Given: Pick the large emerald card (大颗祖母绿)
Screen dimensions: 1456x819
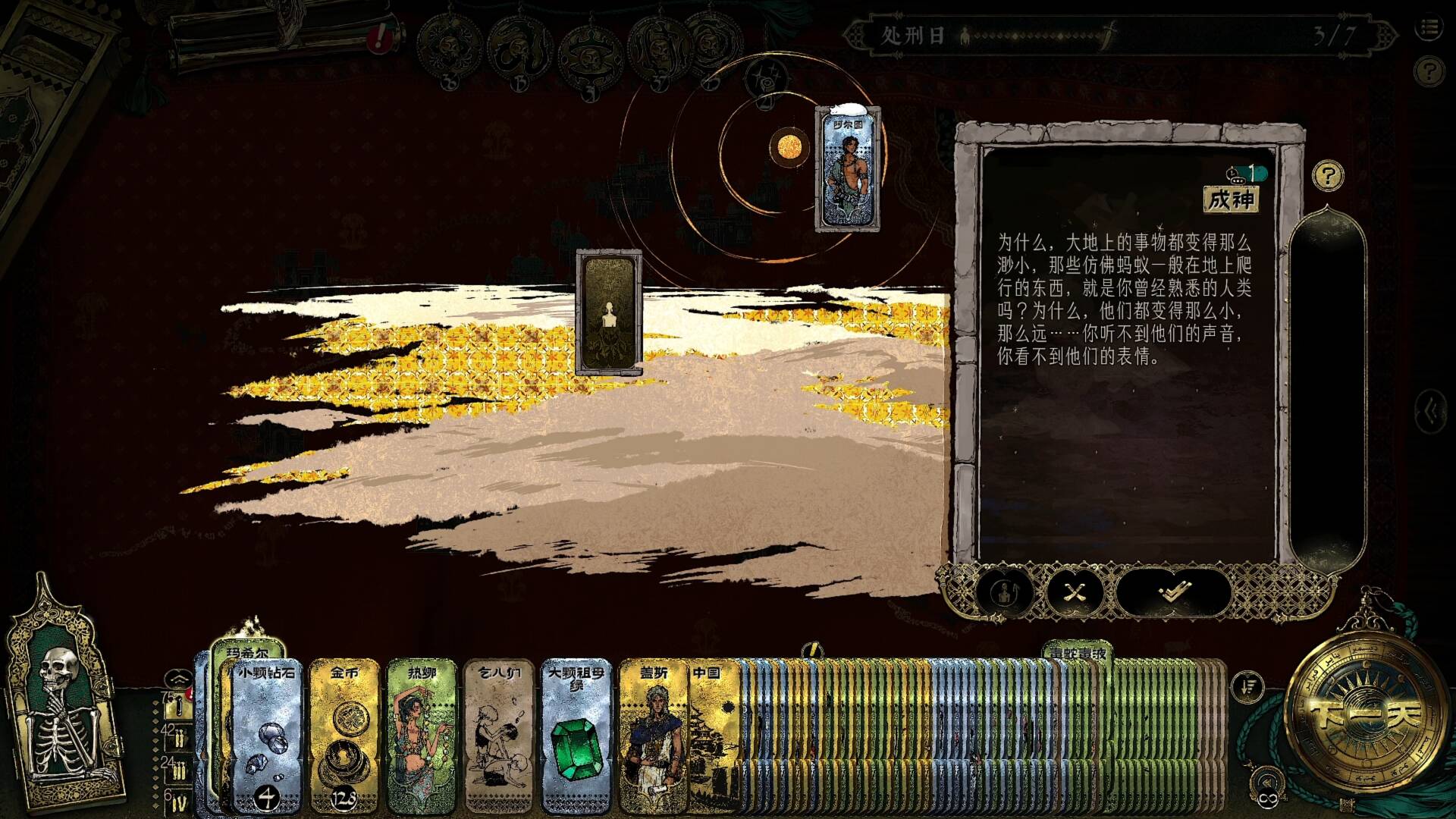Looking at the screenshot, I should [x=576, y=734].
